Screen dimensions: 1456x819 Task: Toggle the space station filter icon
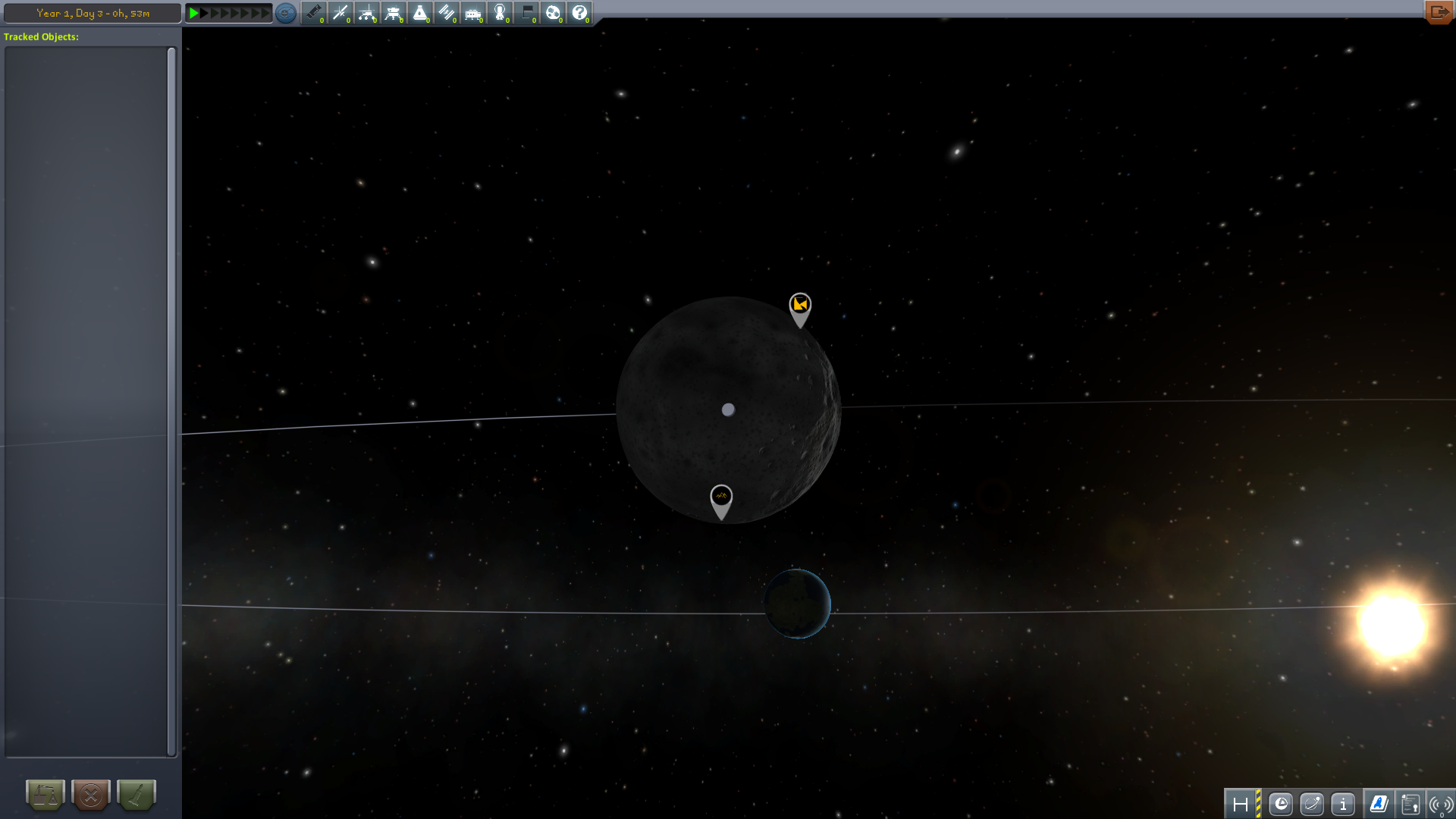pyautogui.click(x=447, y=13)
